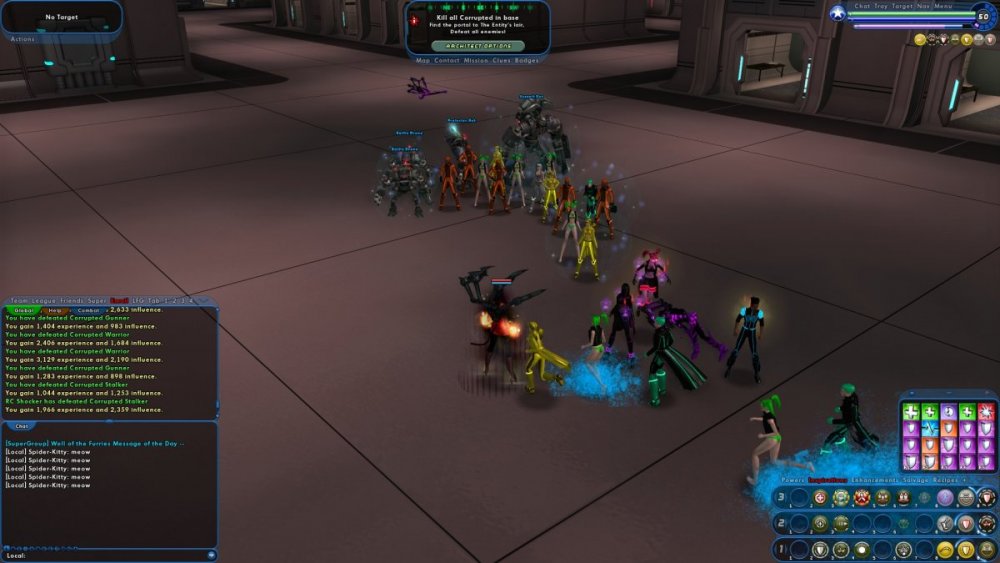This screenshot has height=563, width=1000.
Task: Use the red burst inspiration
Action: click(x=986, y=411)
